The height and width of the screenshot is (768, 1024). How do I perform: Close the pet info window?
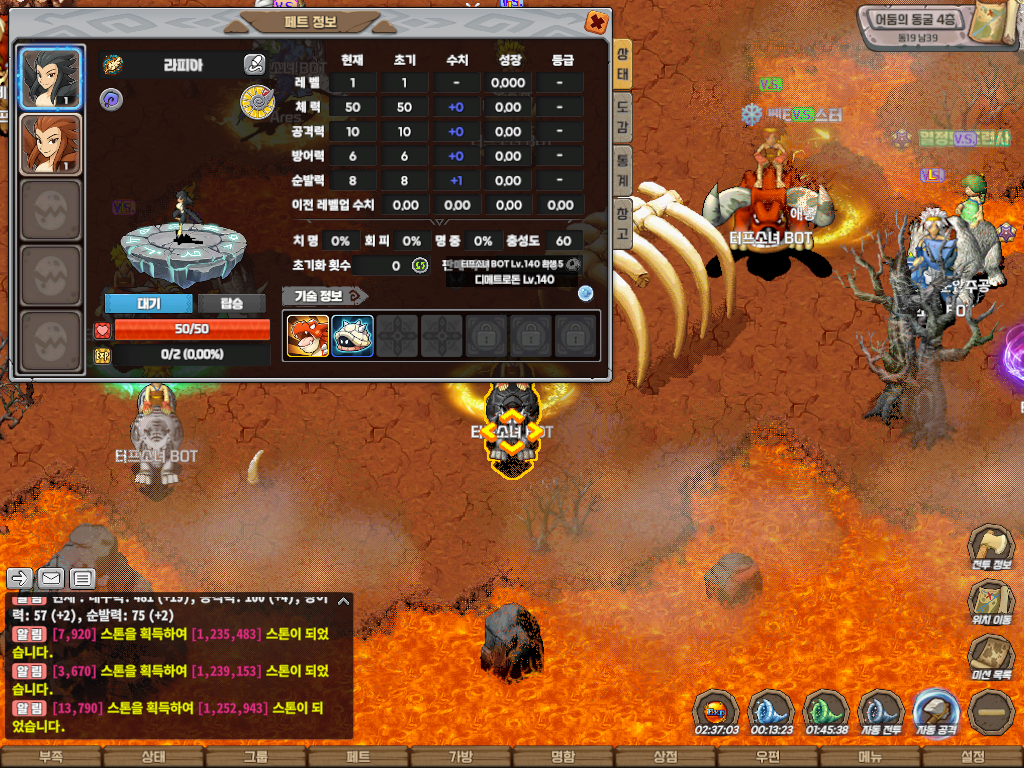[596, 21]
